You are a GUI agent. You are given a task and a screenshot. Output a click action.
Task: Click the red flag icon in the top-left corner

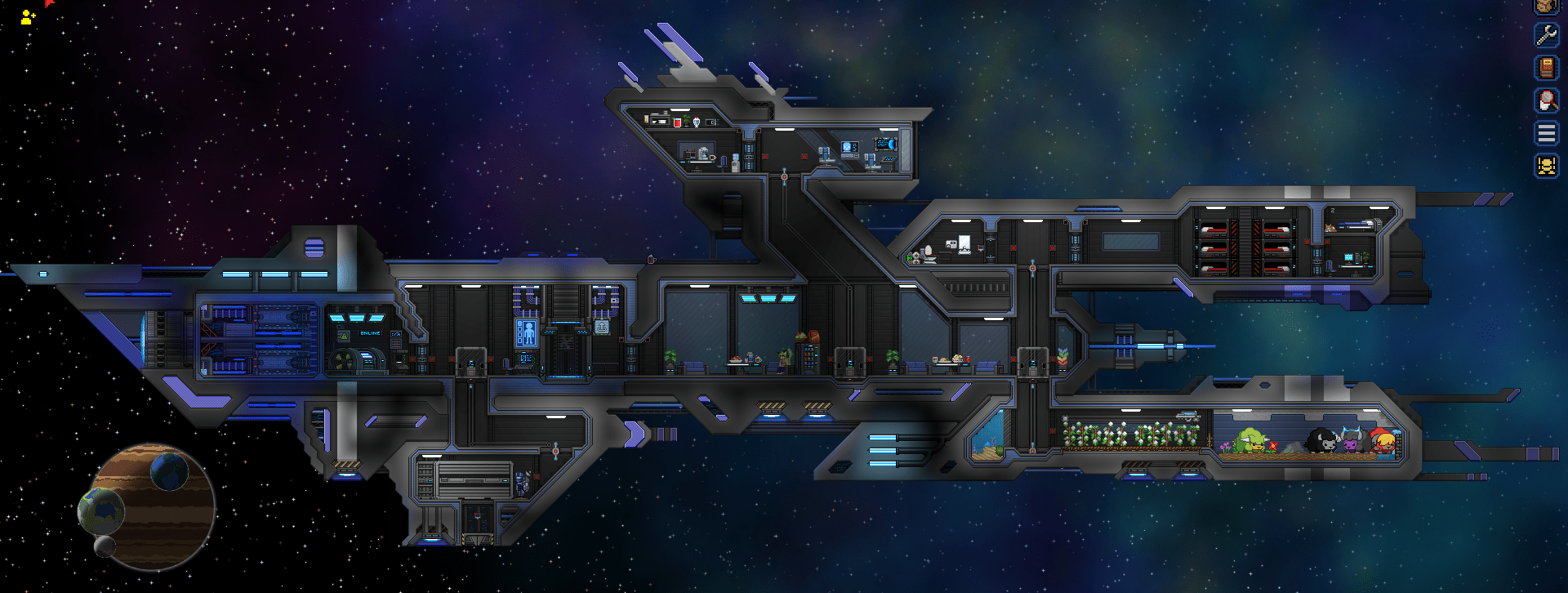(49, 4)
